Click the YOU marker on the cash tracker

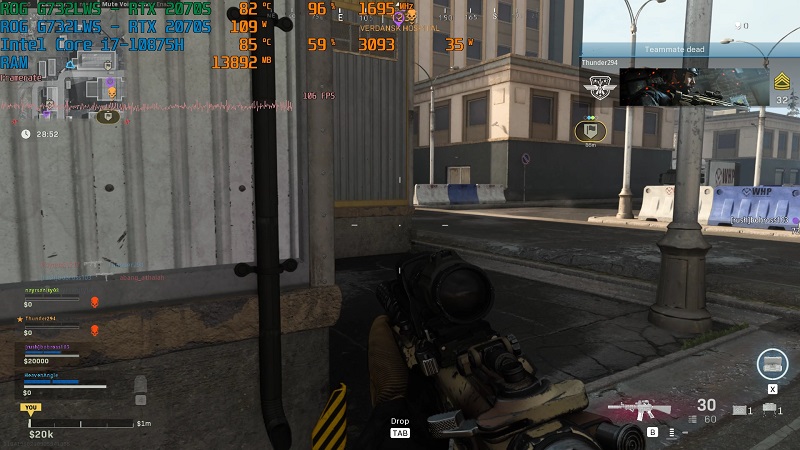[x=30, y=408]
